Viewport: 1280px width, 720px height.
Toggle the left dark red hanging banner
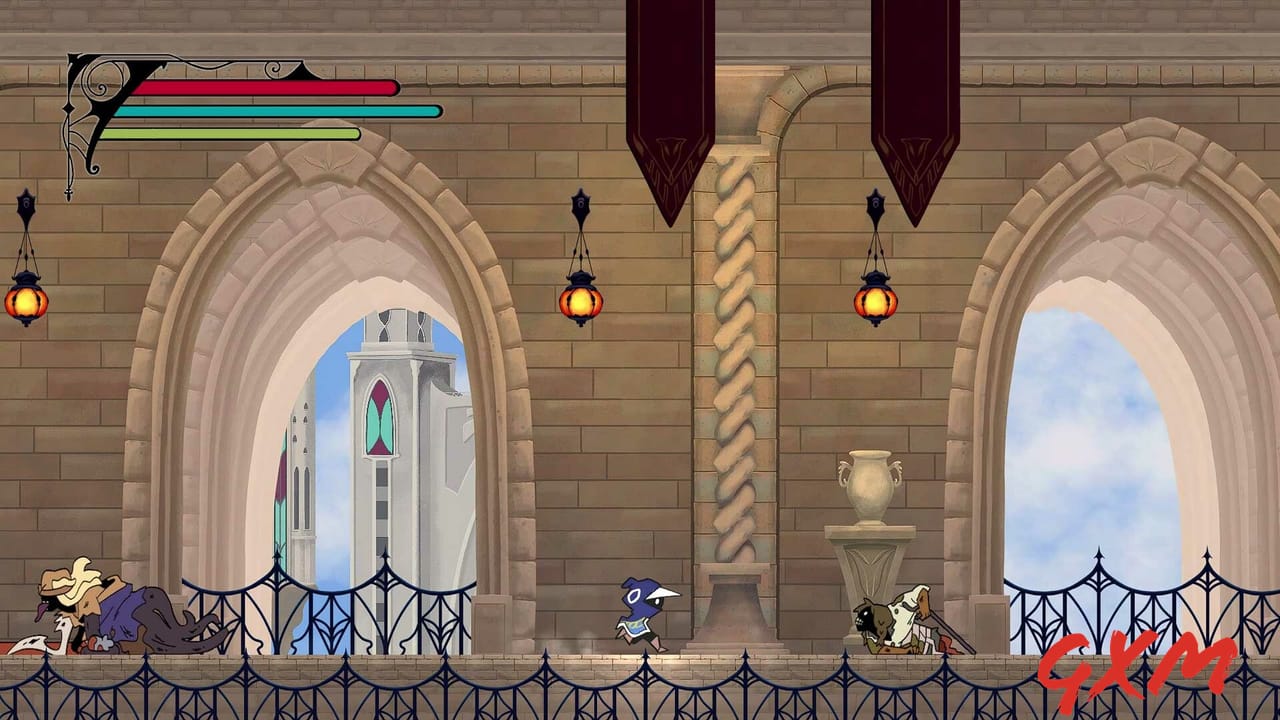tap(665, 100)
